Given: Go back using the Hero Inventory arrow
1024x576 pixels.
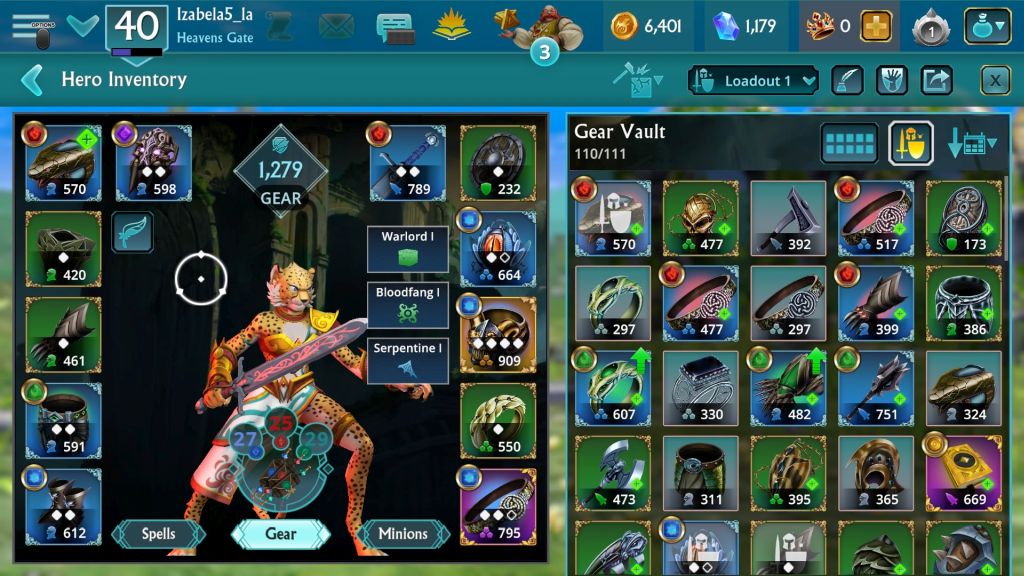Looking at the screenshot, I should tap(32, 80).
